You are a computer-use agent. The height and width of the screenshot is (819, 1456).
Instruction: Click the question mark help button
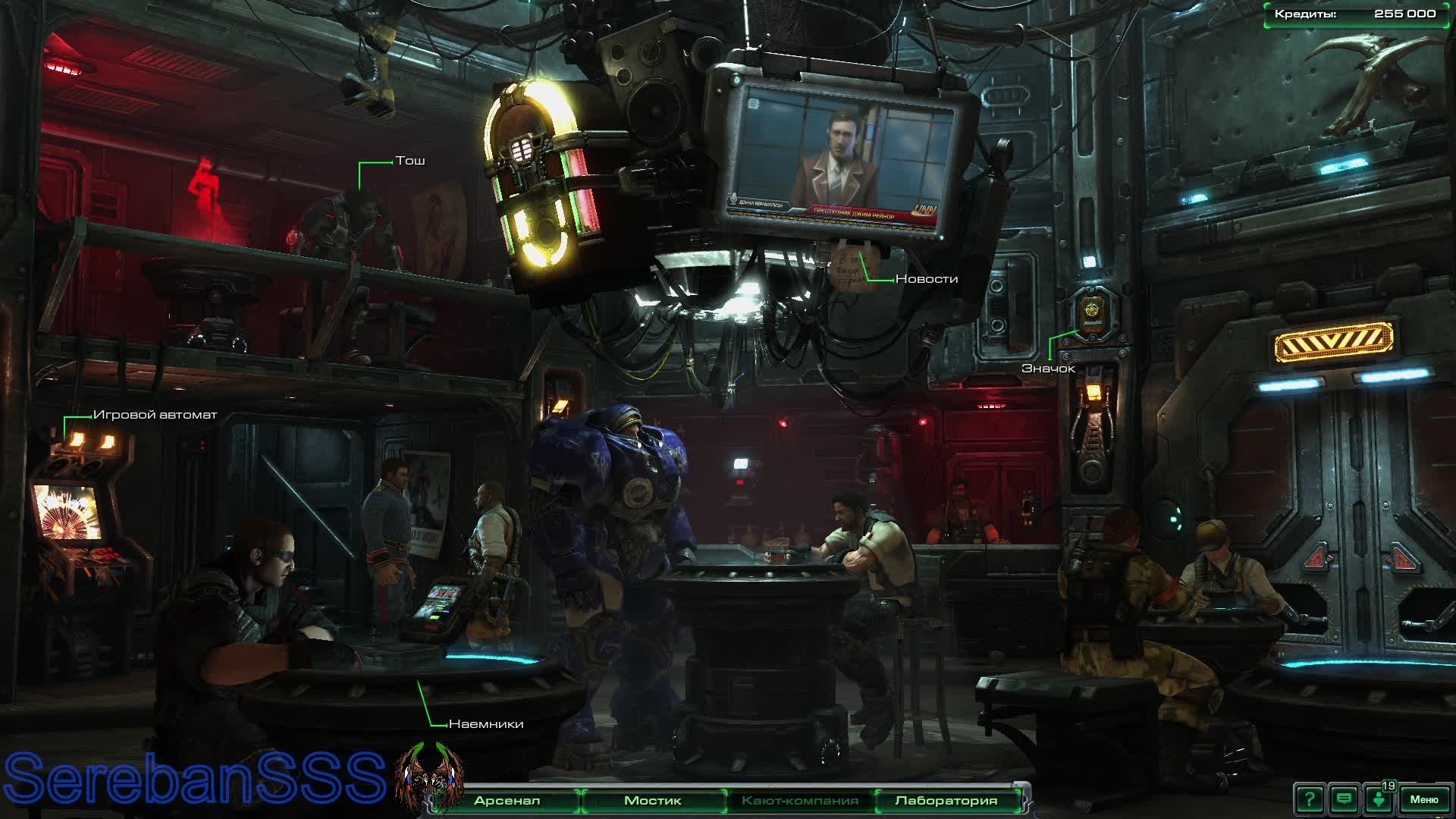pos(1309,799)
